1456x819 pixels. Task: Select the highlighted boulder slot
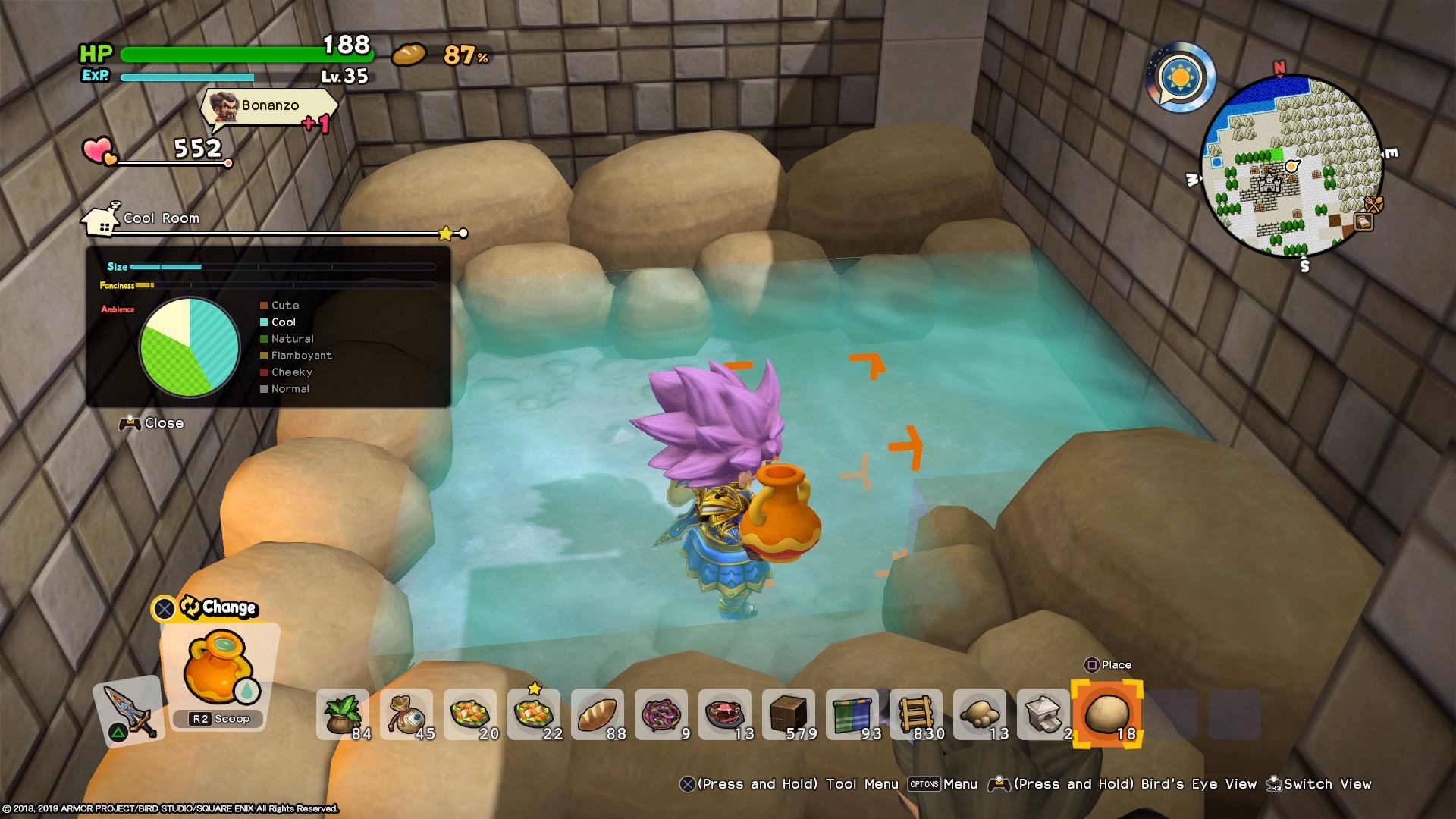point(1107,714)
